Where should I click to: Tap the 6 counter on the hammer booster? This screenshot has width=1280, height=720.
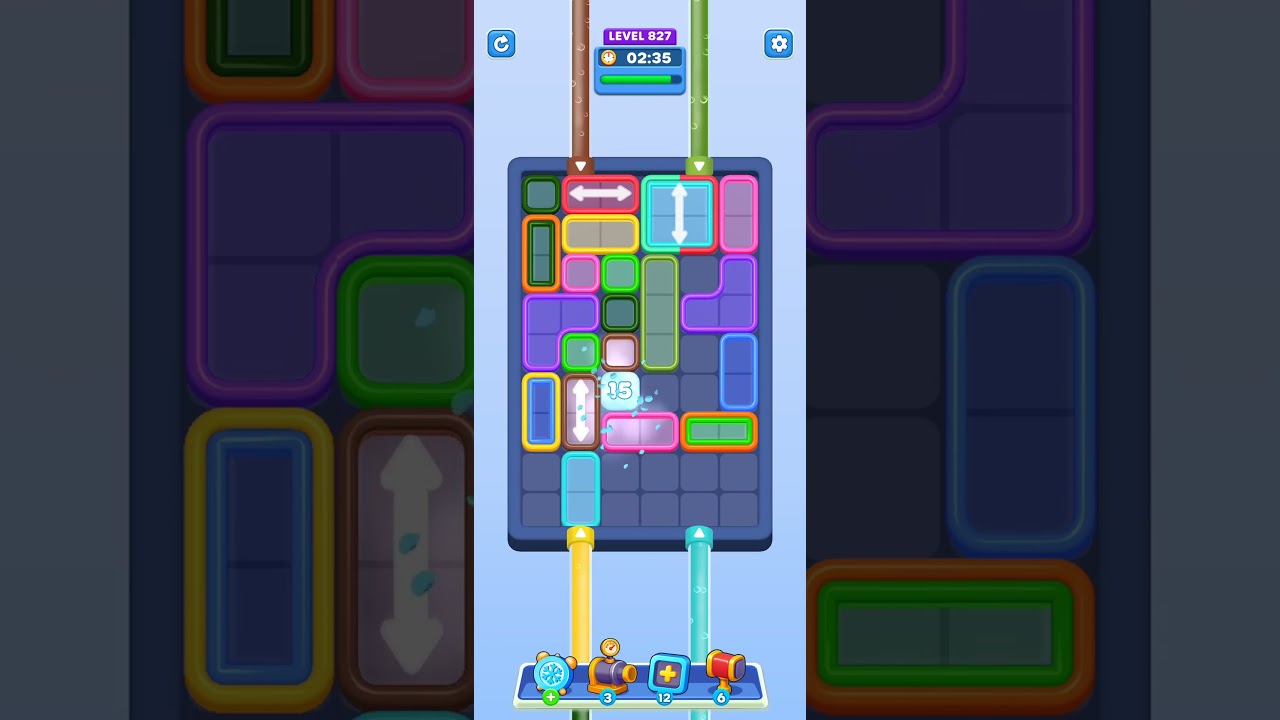721,698
